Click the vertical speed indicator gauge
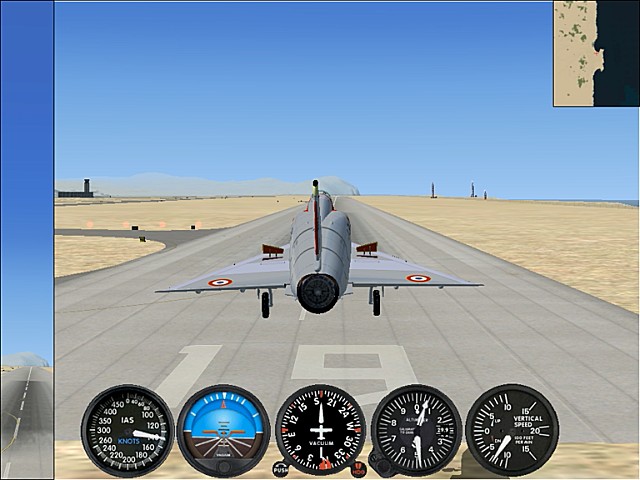This screenshot has height=480, width=640. [511, 430]
